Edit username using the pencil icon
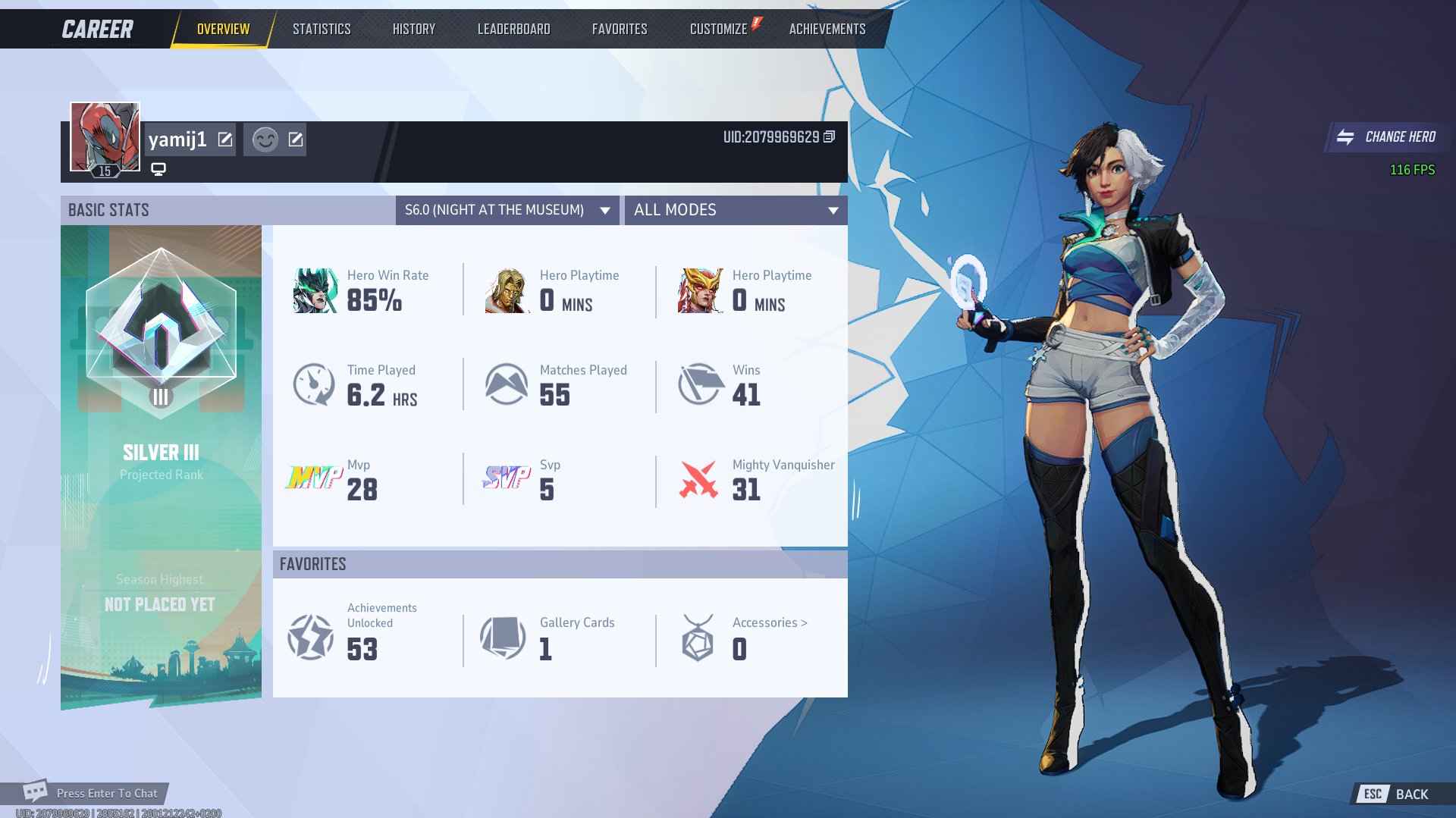The image size is (1456, 818). [x=224, y=139]
